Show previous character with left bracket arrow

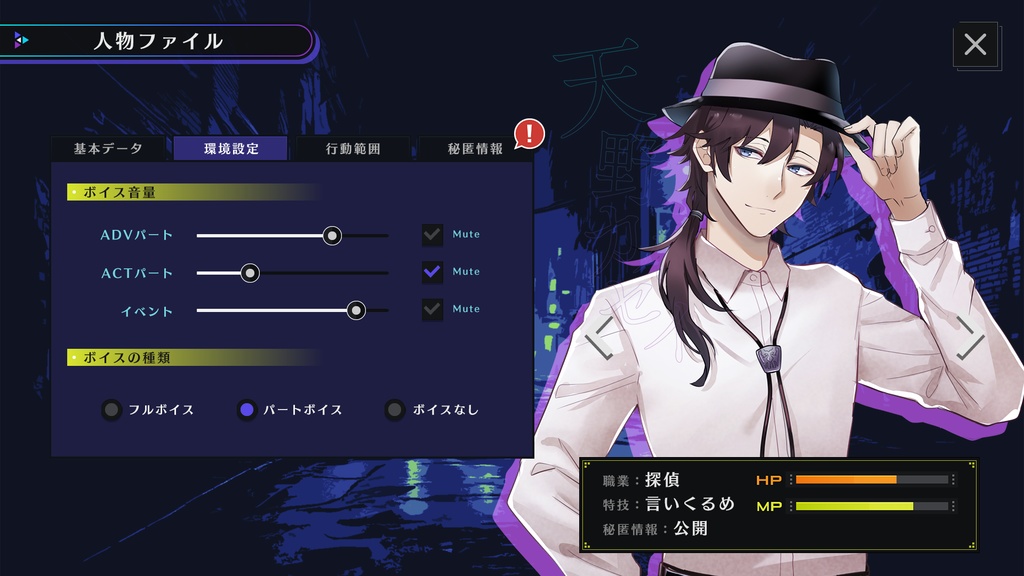(598, 338)
